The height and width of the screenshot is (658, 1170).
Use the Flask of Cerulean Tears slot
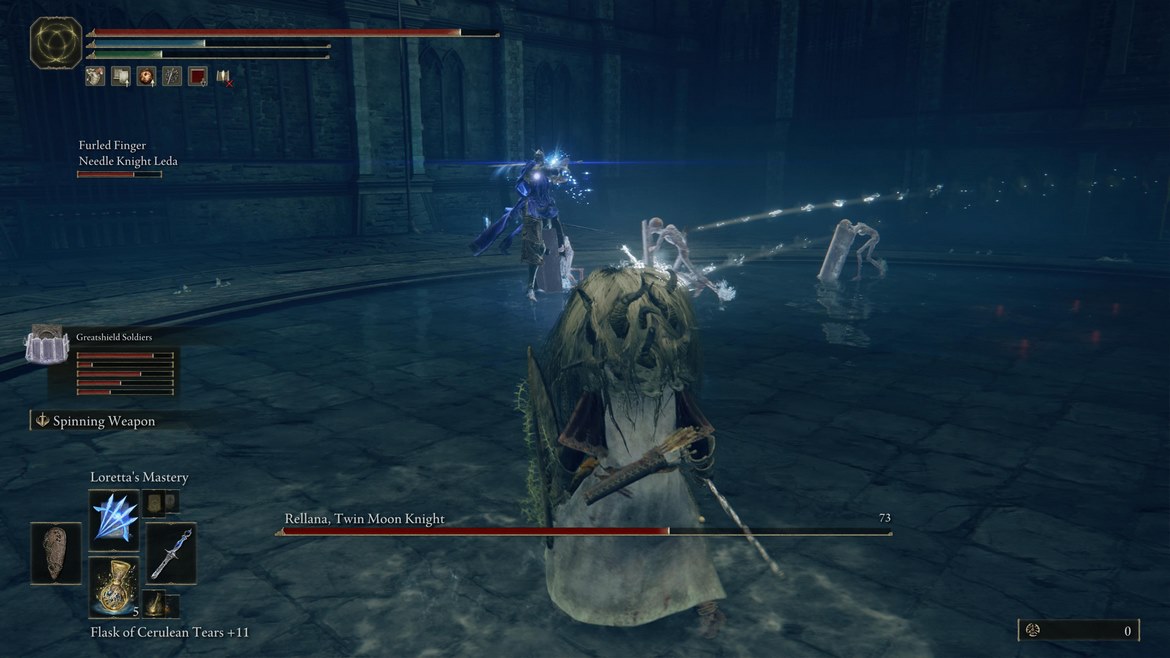[114, 587]
